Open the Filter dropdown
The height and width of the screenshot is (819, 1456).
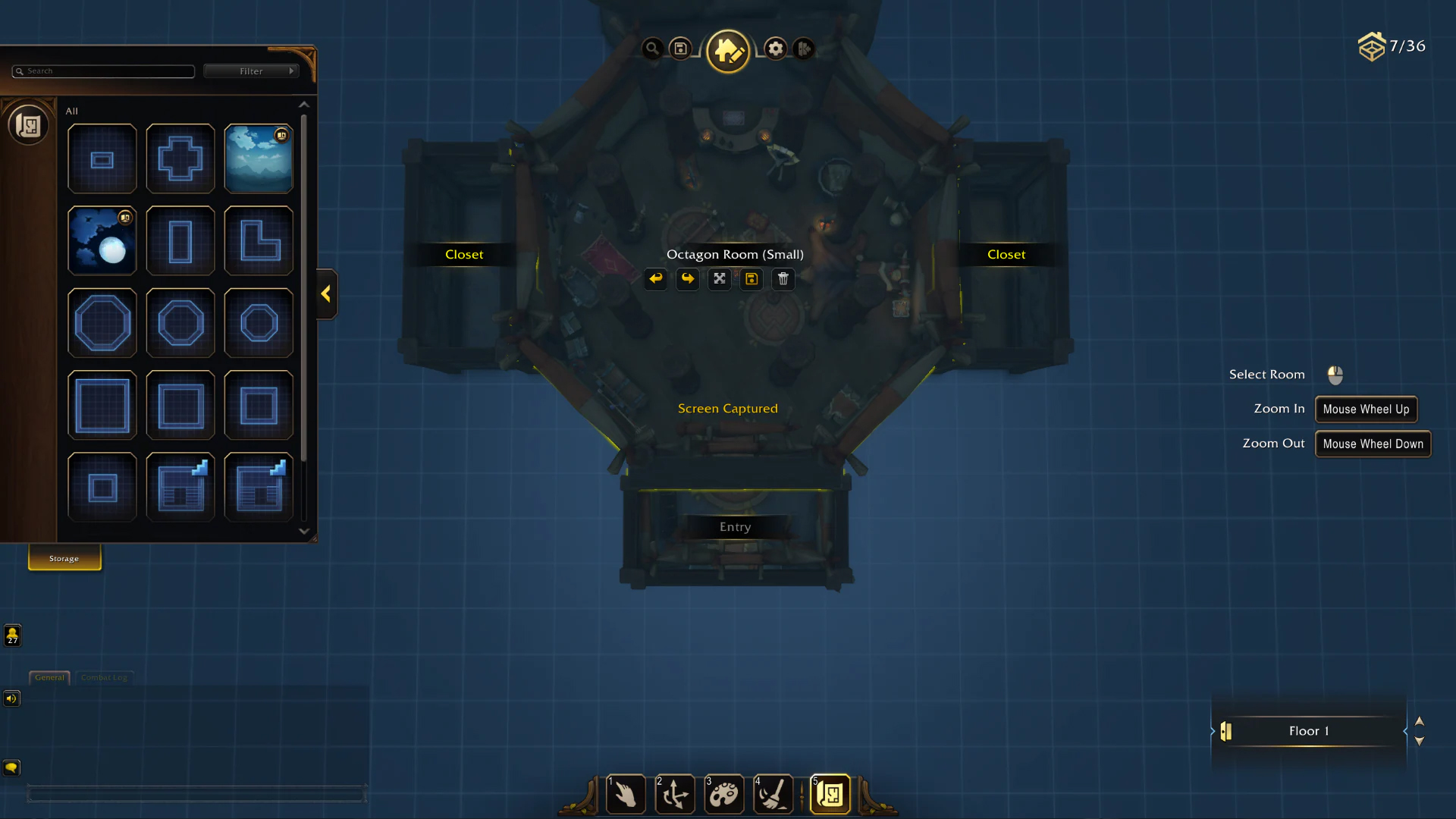pos(252,71)
